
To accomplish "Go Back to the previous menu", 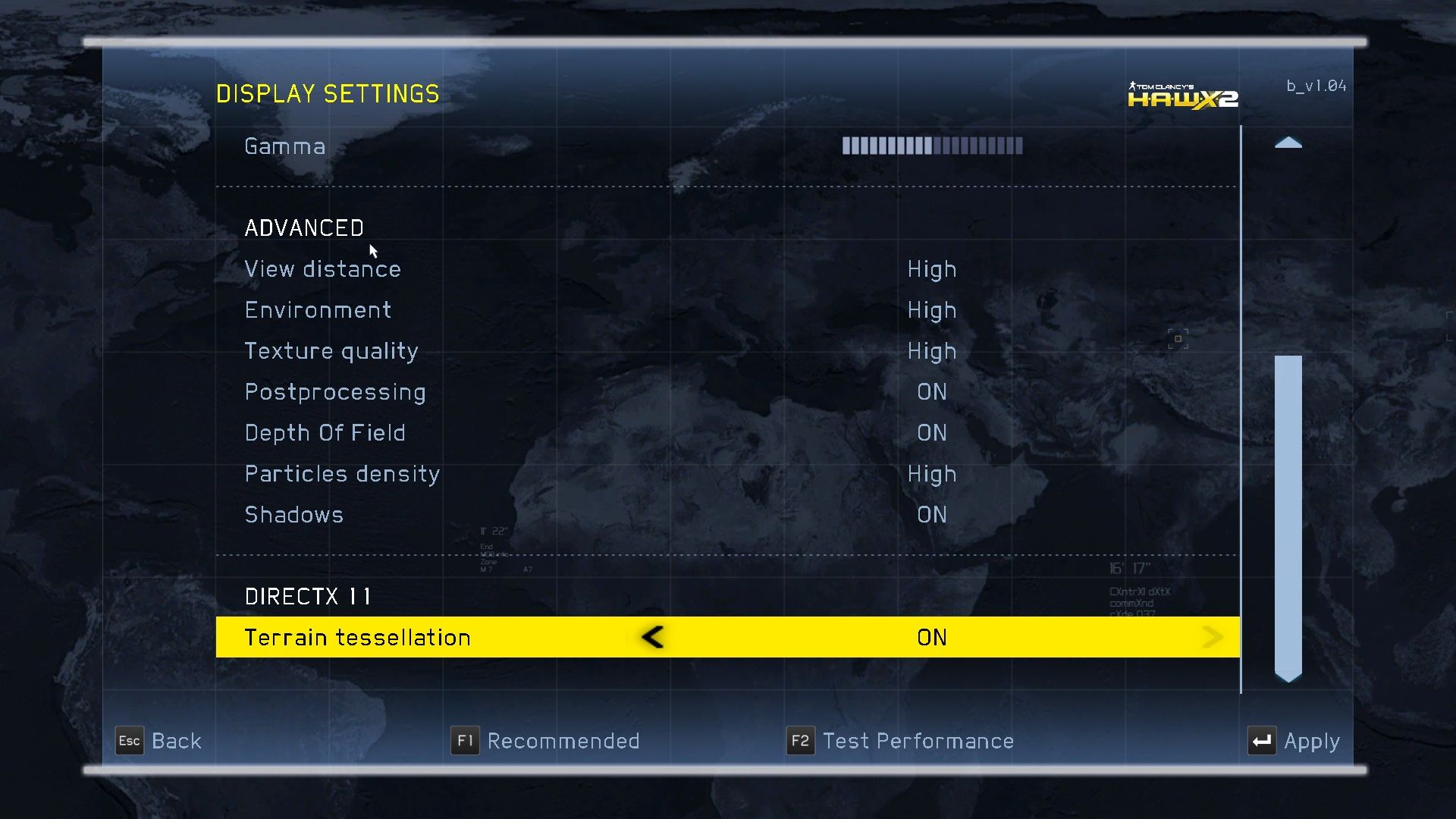I will pos(158,741).
